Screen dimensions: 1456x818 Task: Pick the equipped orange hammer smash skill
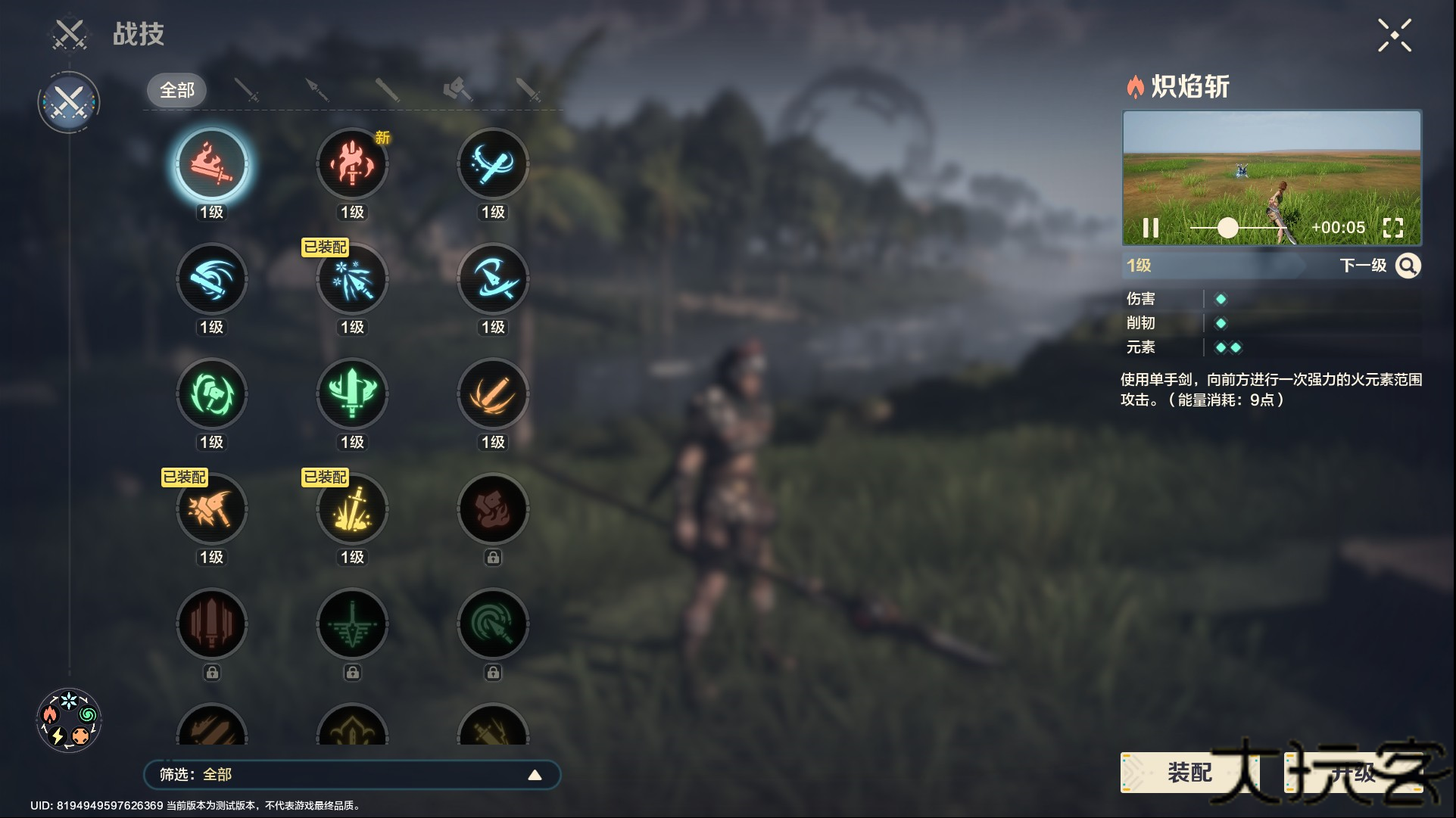(x=211, y=509)
